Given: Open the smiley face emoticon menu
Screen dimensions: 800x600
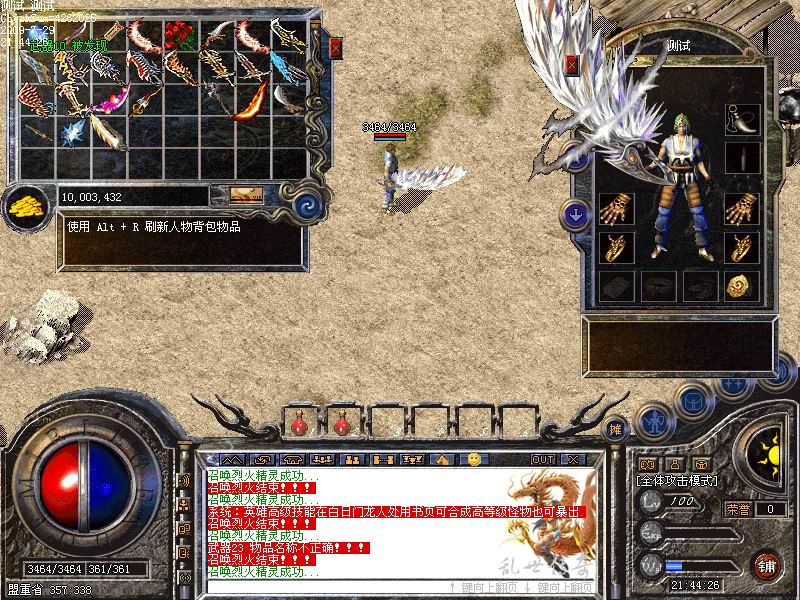Looking at the screenshot, I should pyautogui.click(x=474, y=459).
